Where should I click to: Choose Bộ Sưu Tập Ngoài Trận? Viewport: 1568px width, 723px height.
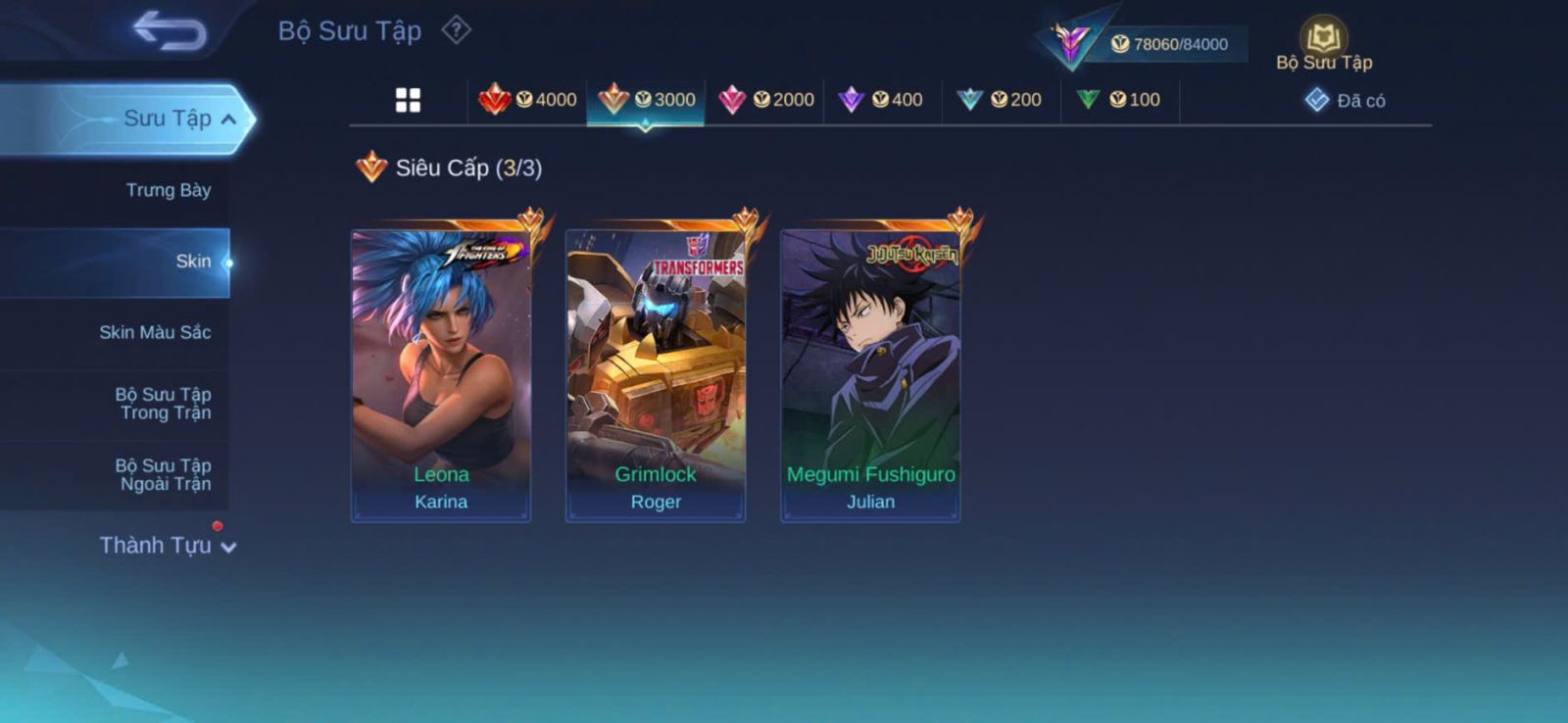click(163, 475)
